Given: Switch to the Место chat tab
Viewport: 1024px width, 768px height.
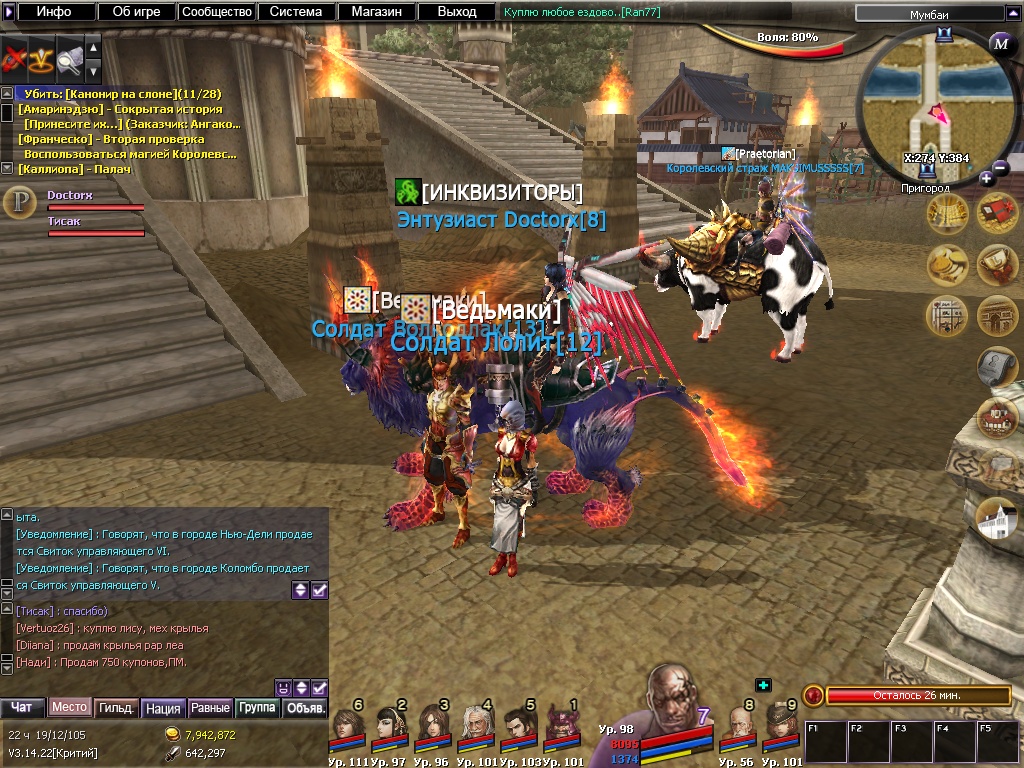Looking at the screenshot, I should 69,707.
